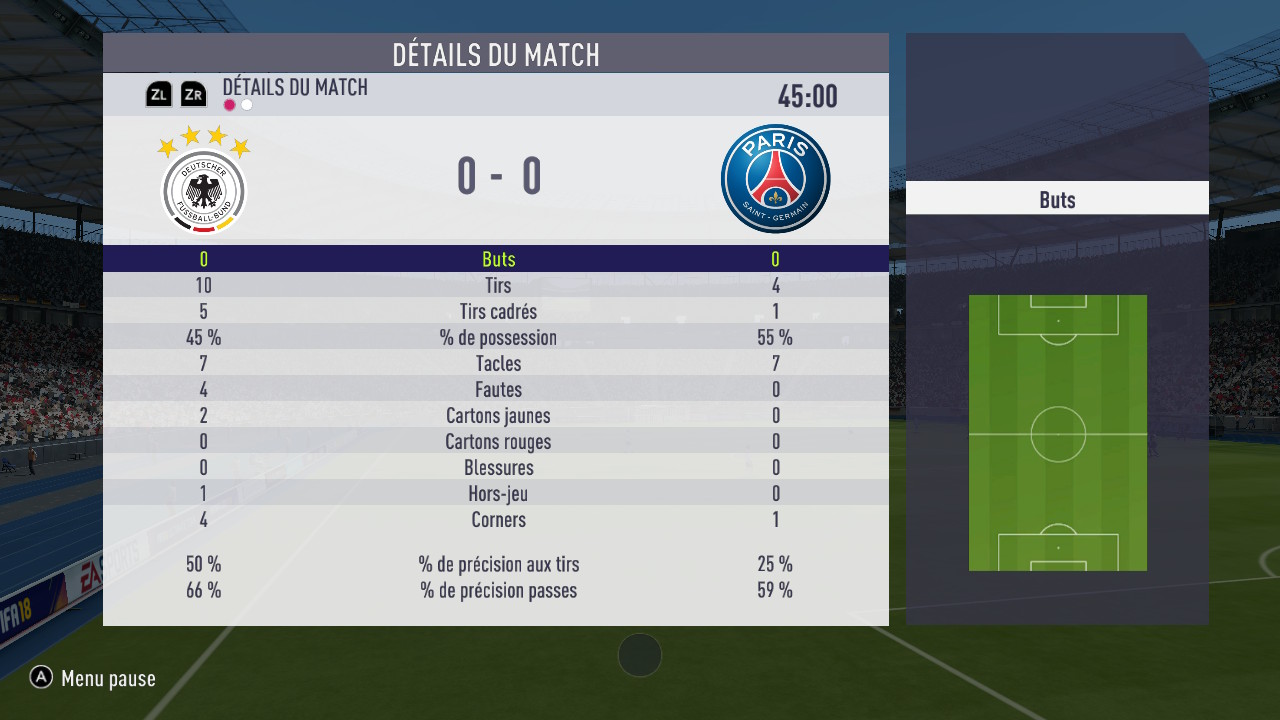Select the Tacles statistics row

[497, 364]
